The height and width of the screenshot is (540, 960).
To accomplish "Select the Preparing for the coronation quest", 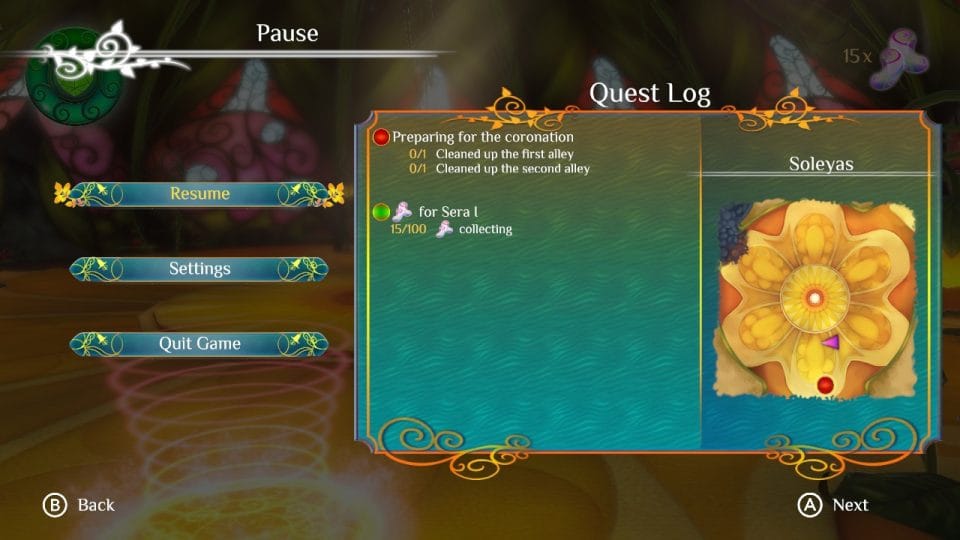I will pyautogui.click(x=482, y=137).
